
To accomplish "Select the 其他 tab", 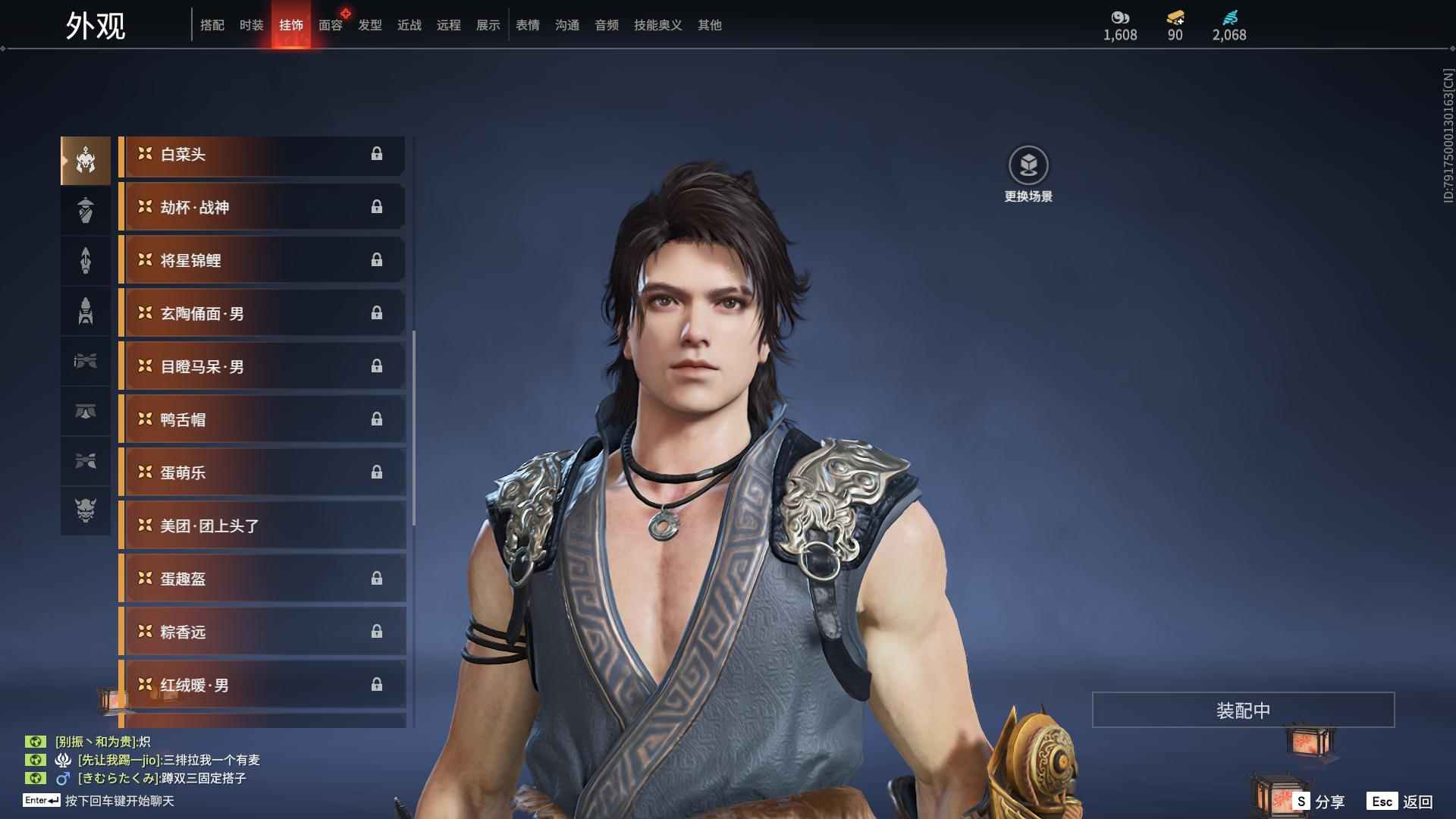I will (x=709, y=25).
